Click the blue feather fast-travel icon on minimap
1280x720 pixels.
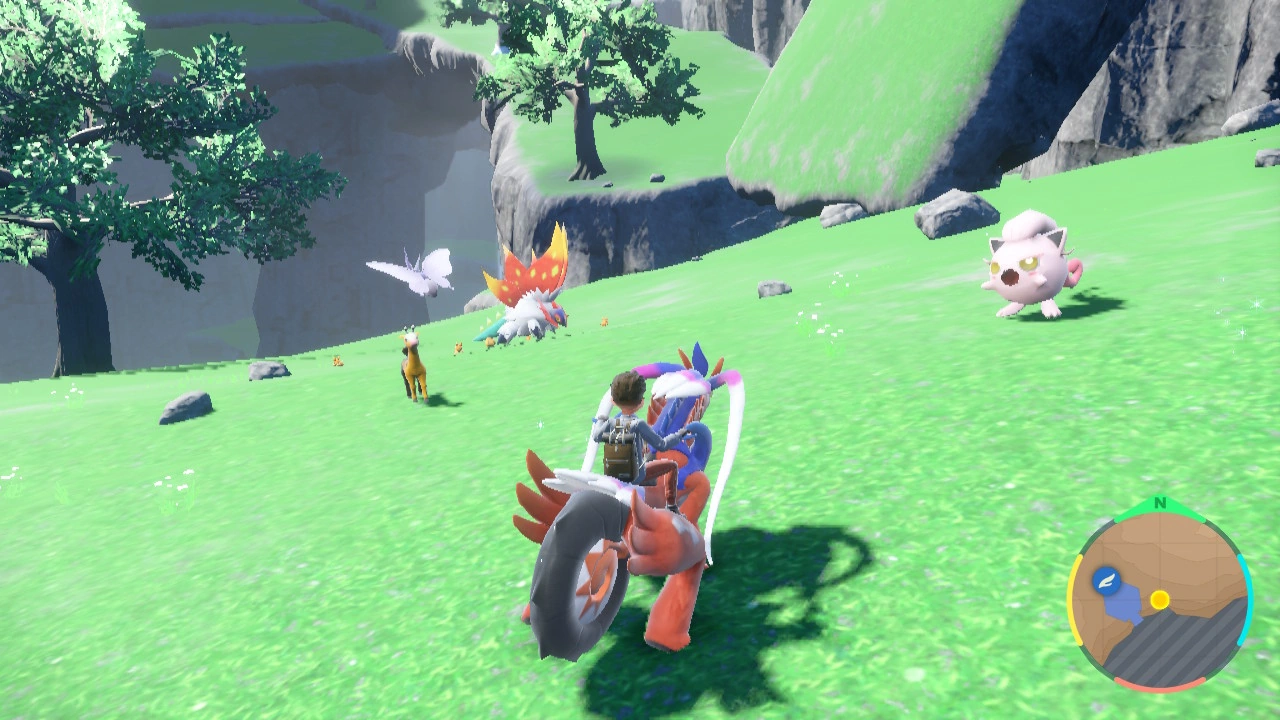(x=1105, y=579)
